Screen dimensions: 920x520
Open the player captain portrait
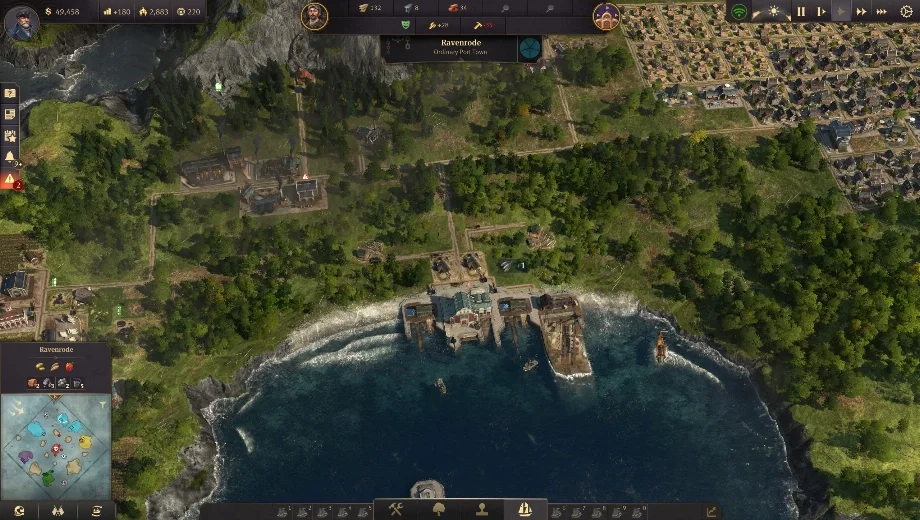[21, 22]
